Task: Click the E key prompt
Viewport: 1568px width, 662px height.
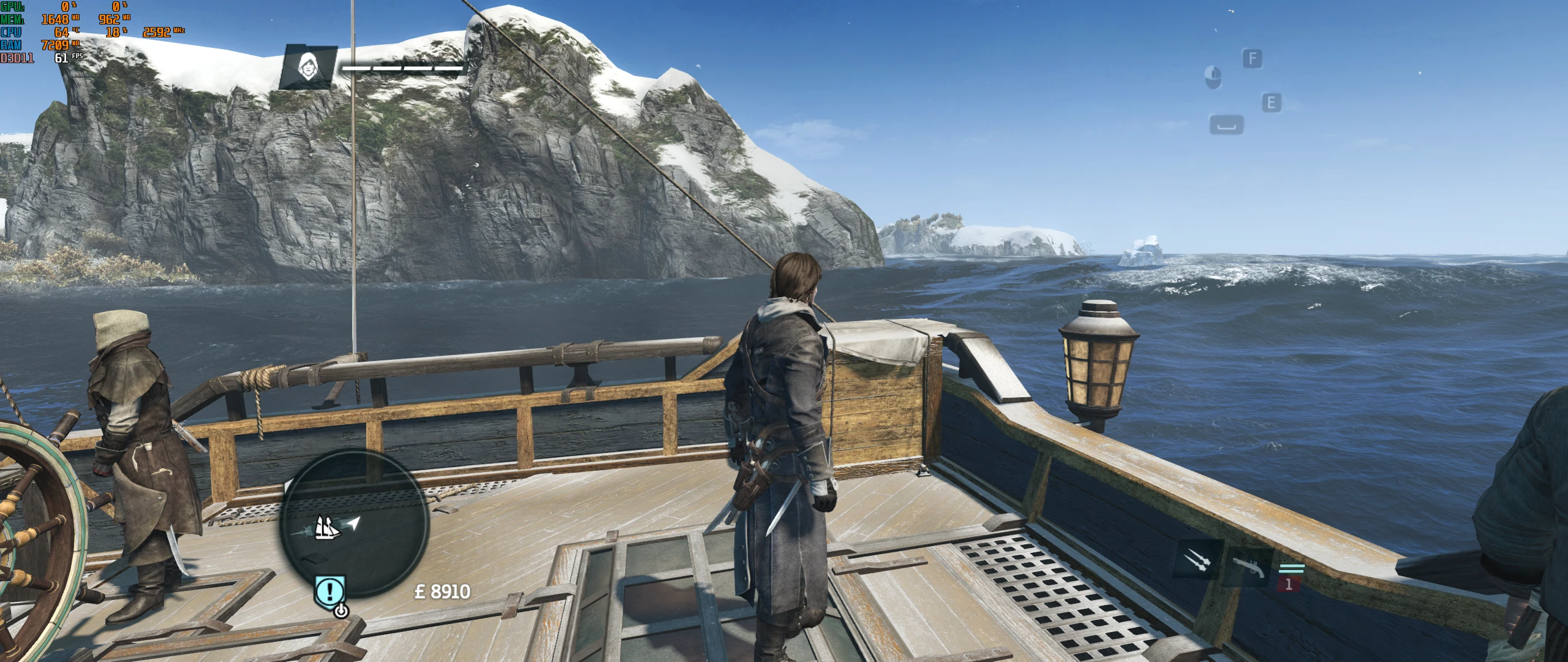Action: (1272, 103)
